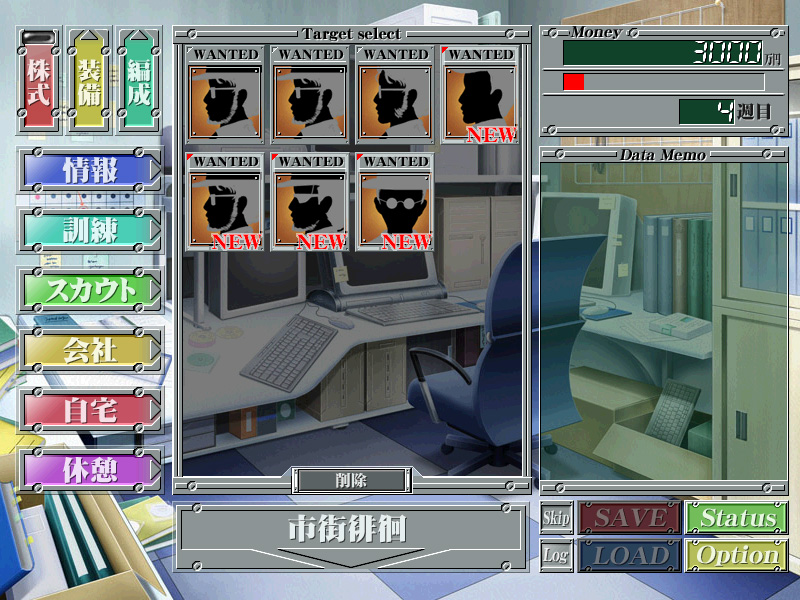This screenshot has height=600, width=800.
Task: Choose the 訓練 training menu
Action: click(89, 231)
